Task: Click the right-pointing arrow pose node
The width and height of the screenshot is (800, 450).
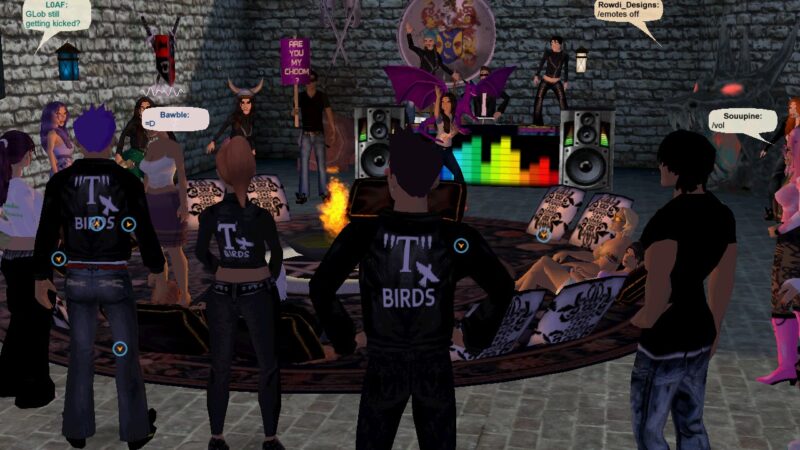Action: [129, 224]
